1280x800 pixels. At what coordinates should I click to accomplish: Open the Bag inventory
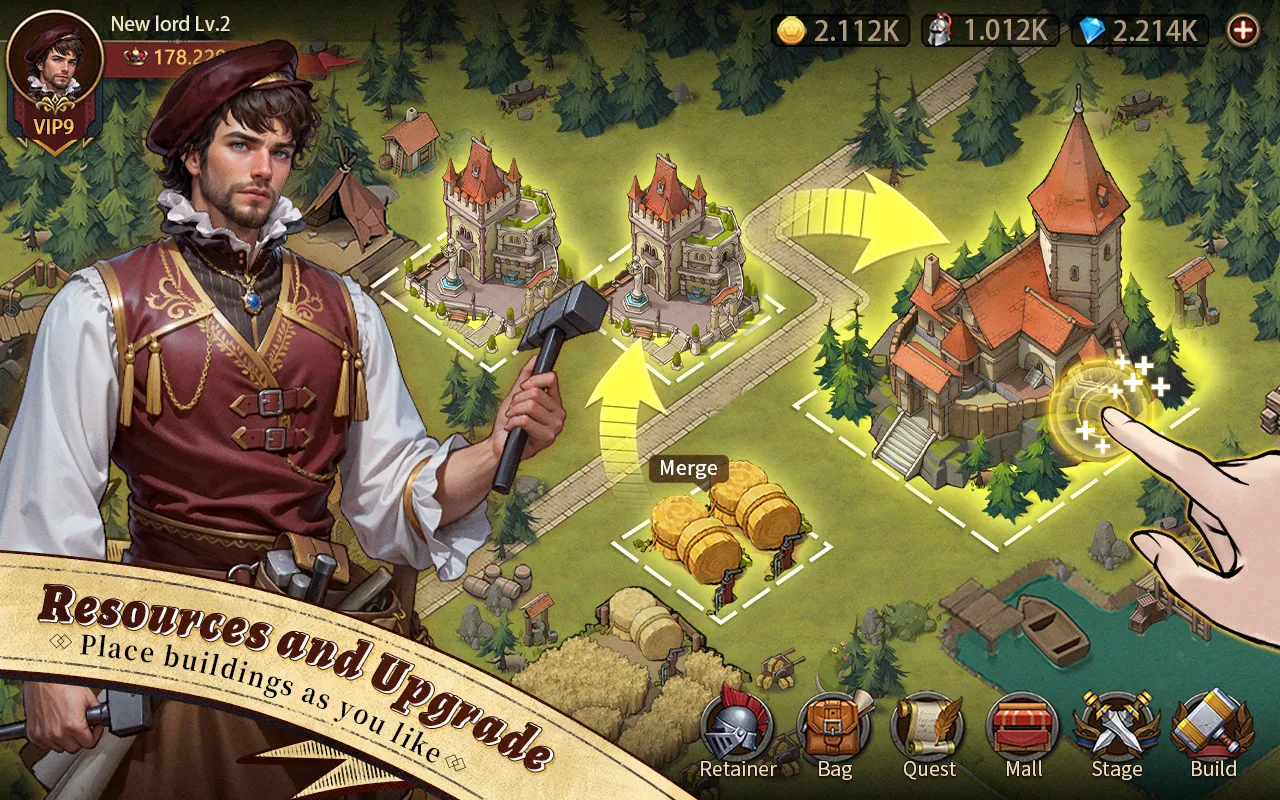coord(834,728)
